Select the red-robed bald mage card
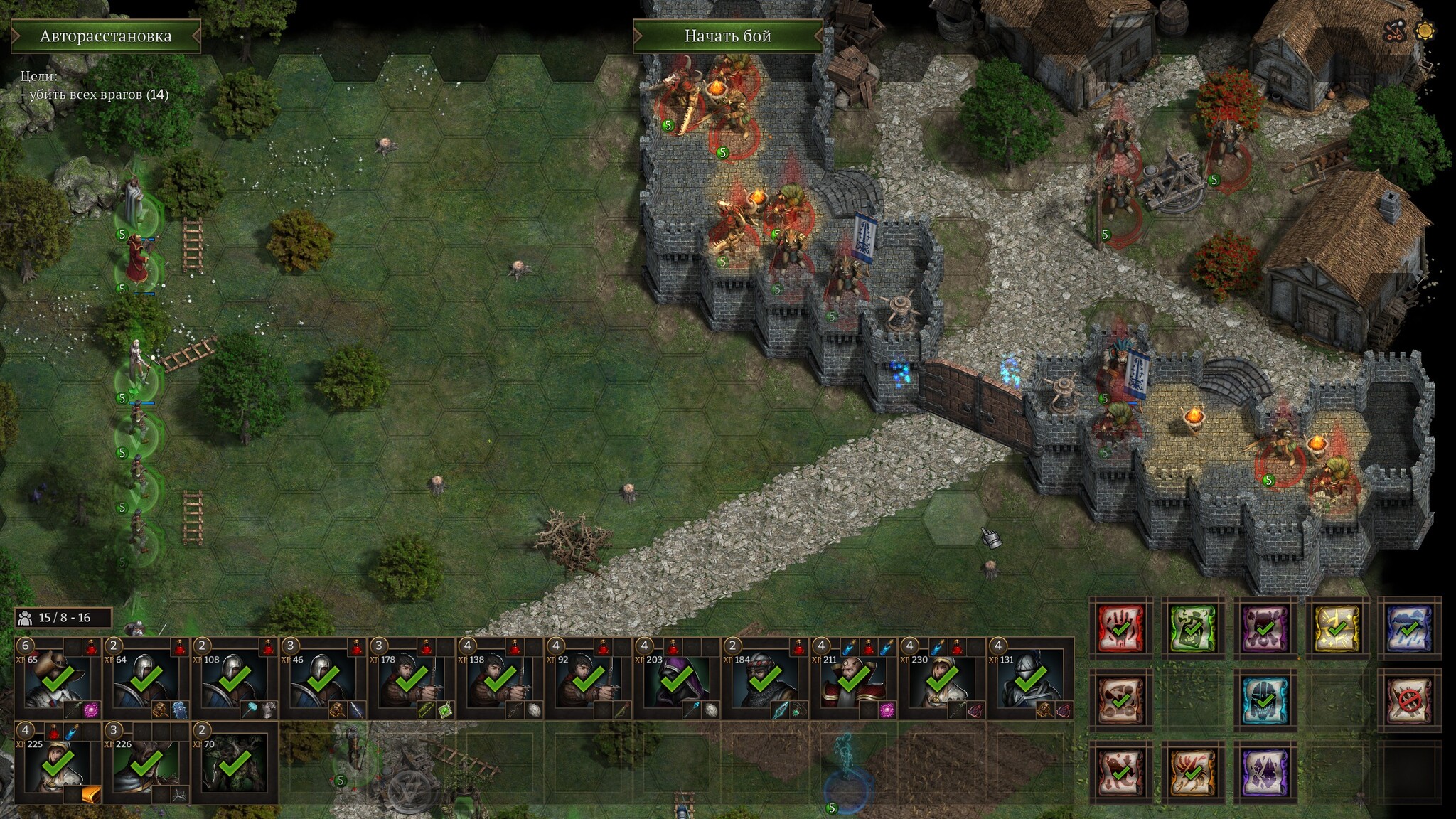 tap(852, 680)
